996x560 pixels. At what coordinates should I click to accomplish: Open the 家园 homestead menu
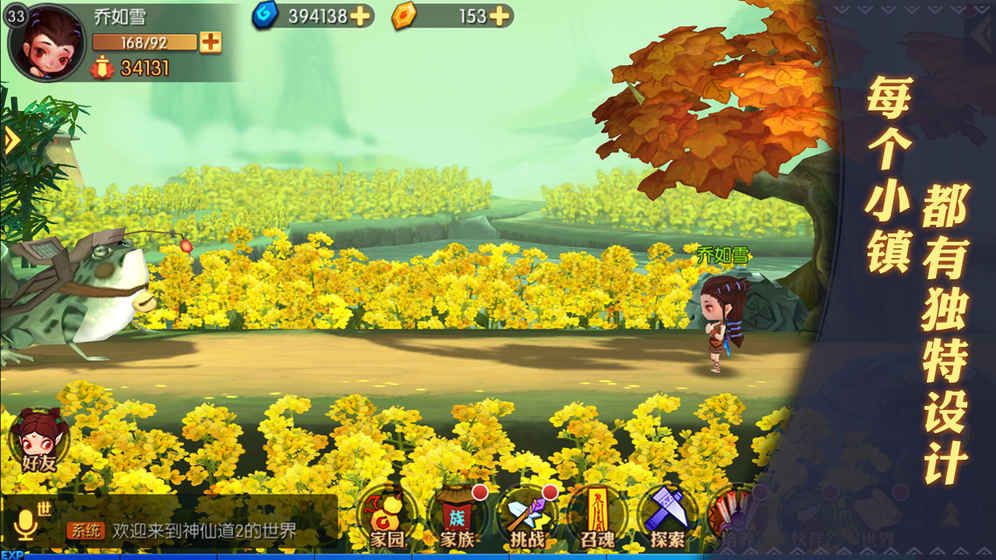coord(385,517)
